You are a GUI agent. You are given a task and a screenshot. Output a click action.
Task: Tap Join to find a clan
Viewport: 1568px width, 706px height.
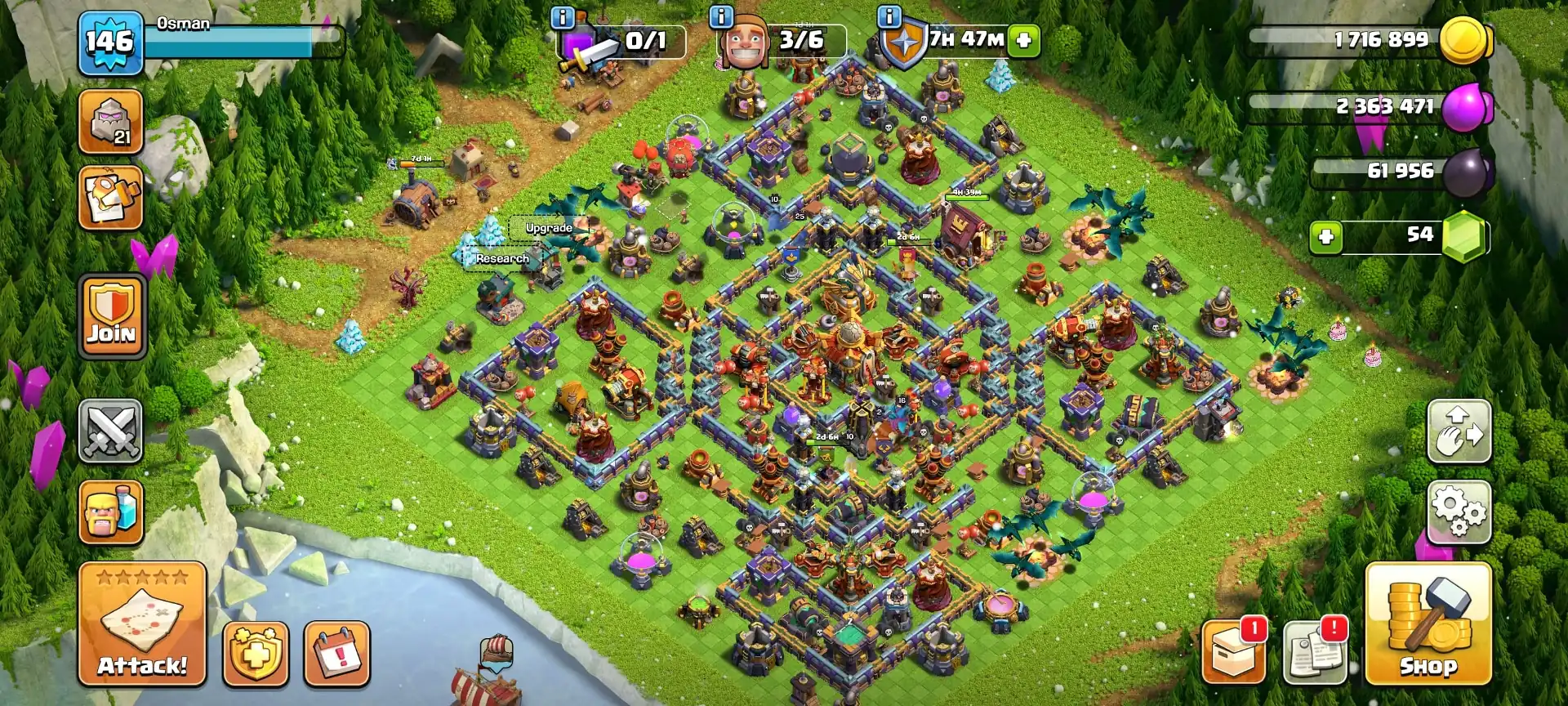pos(110,315)
